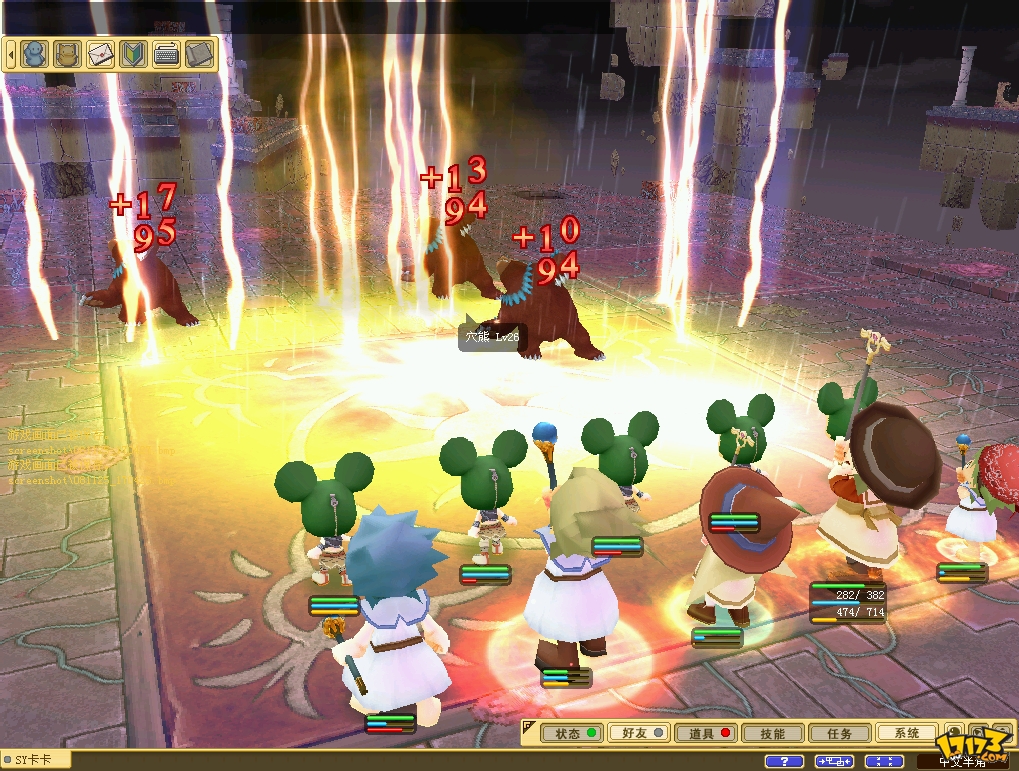Click the blue window-switch button
The width and height of the screenshot is (1019, 771).
click(x=834, y=762)
